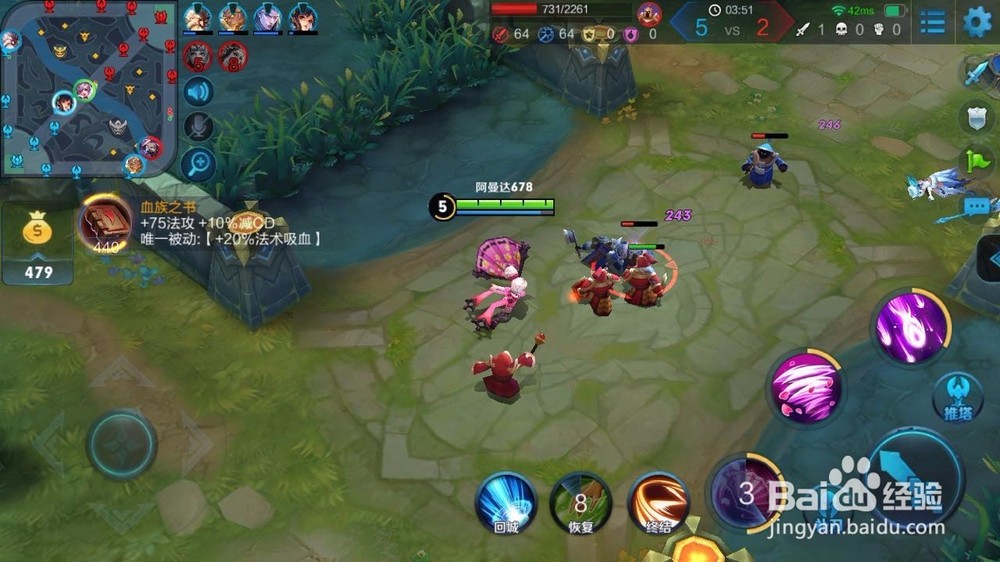The width and height of the screenshot is (1000, 562).
Task: Open the quick chat bubble
Action: click(x=977, y=206)
